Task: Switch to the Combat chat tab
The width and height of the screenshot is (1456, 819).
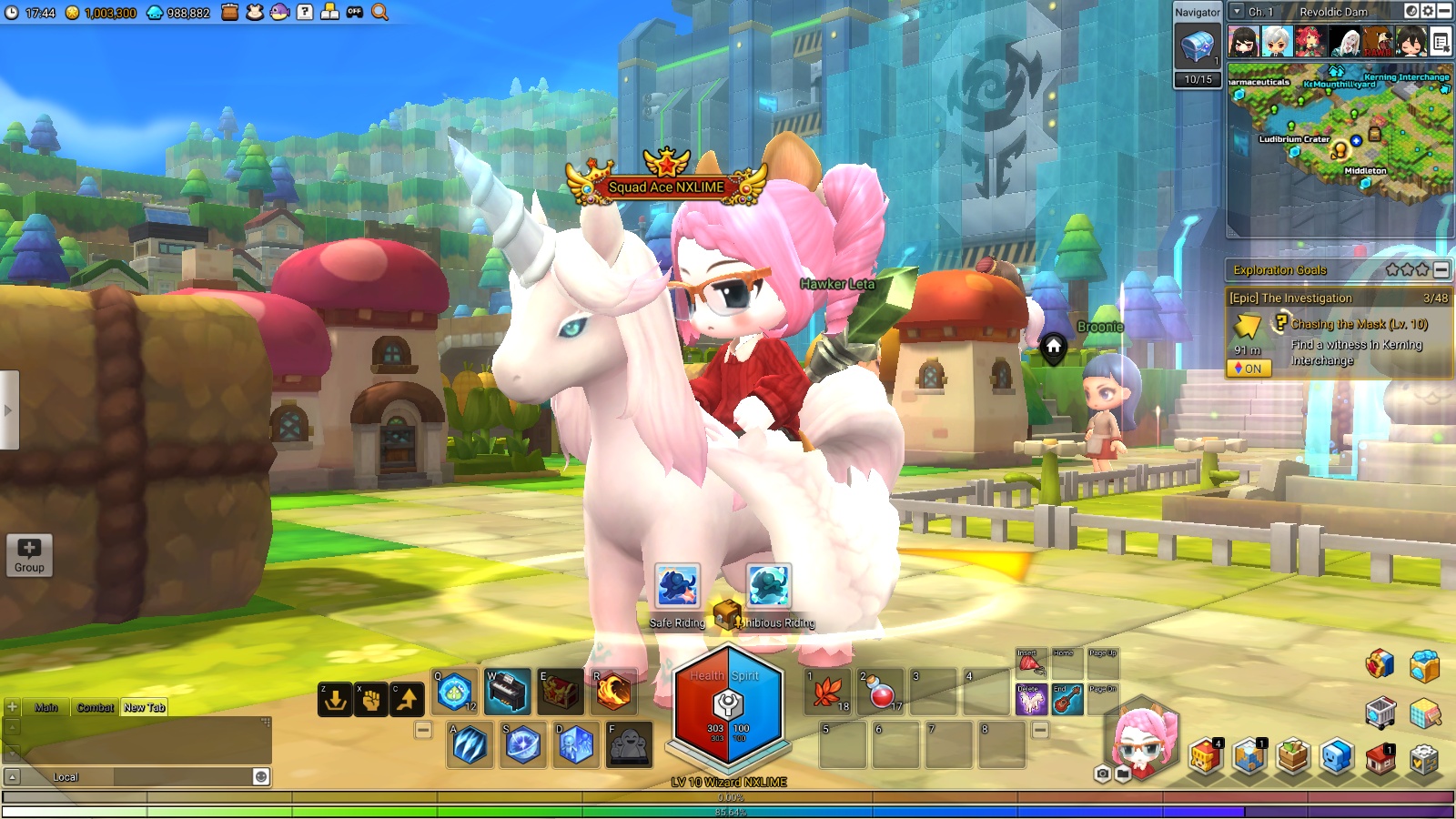Action: [95, 707]
